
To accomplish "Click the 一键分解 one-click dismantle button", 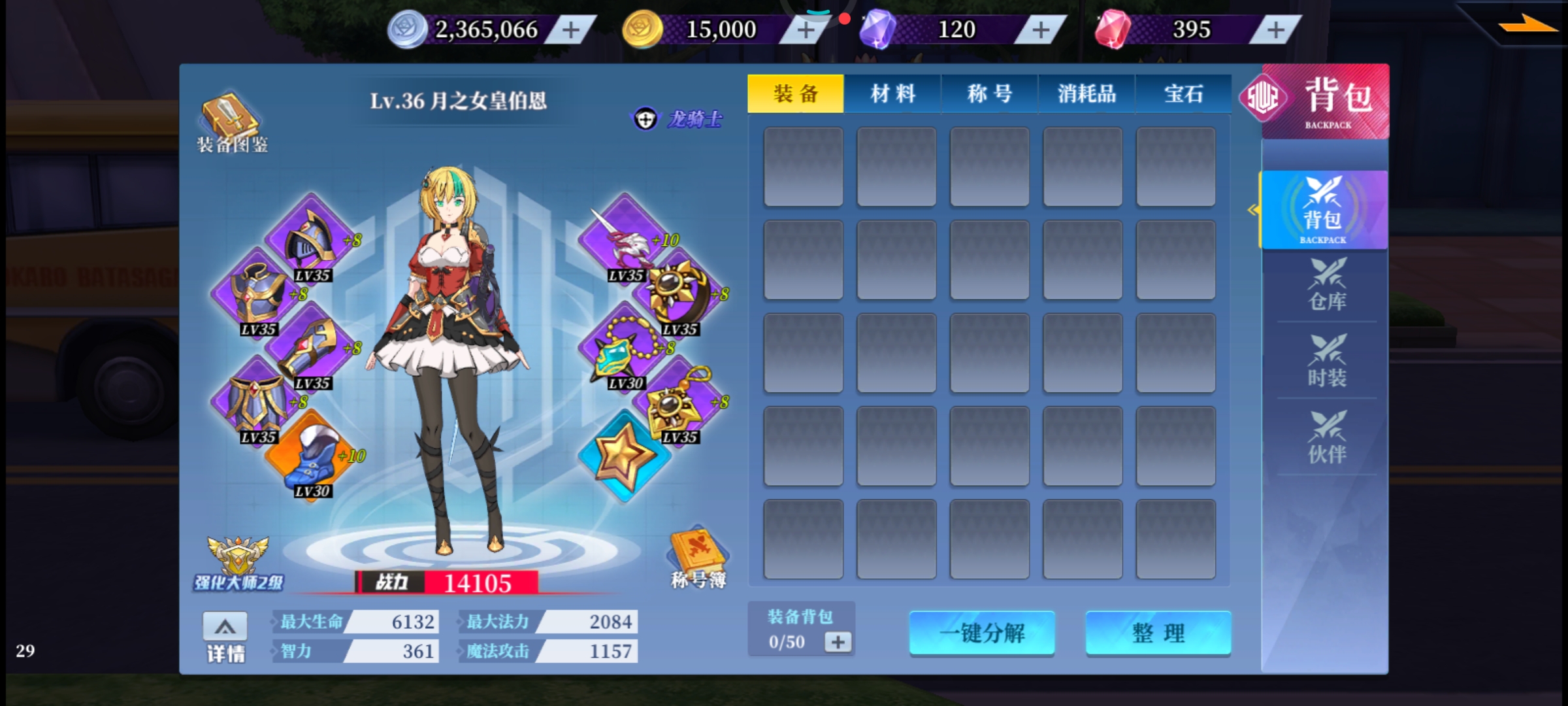I will [x=982, y=633].
